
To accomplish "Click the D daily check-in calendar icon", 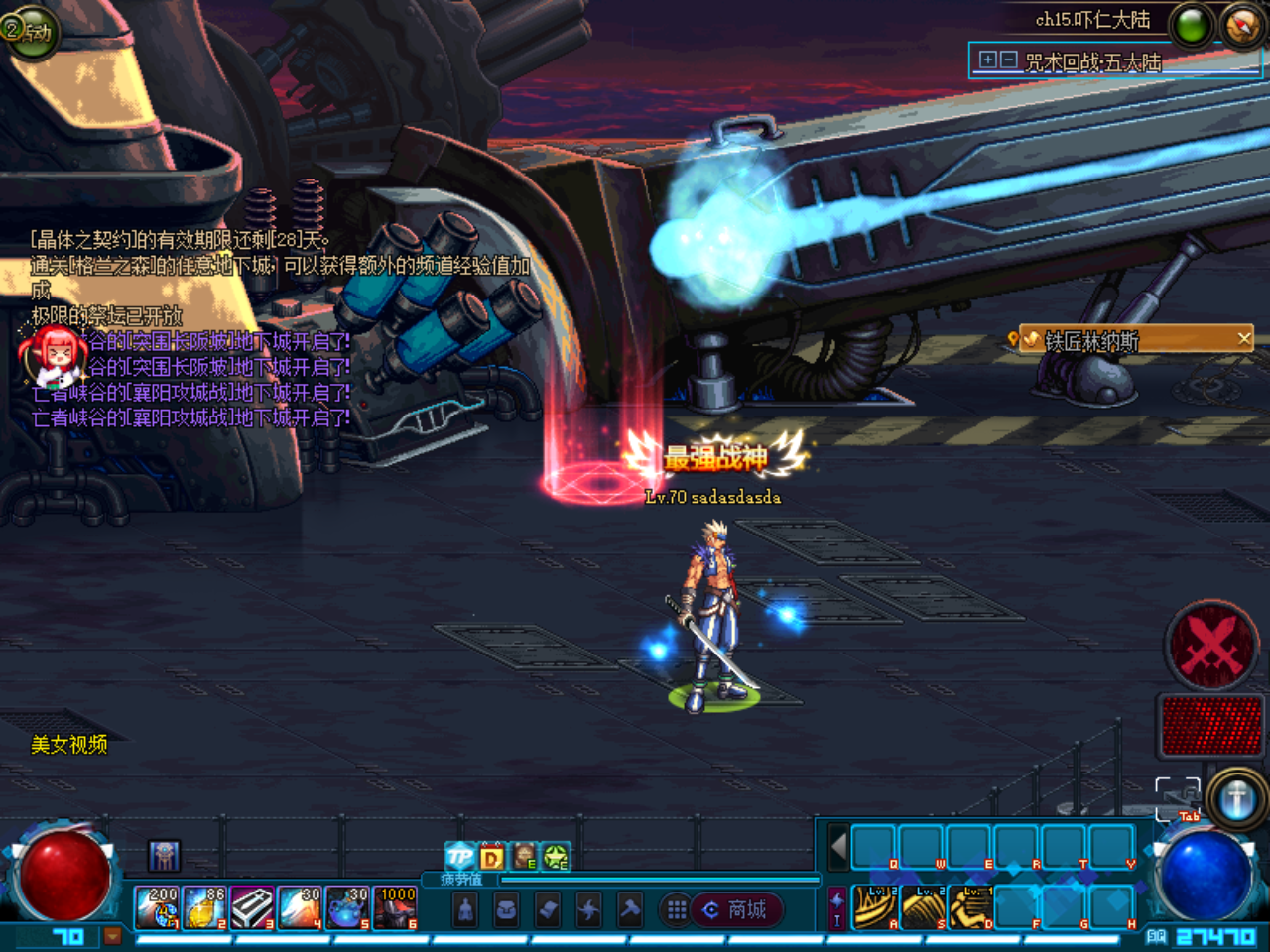I will (x=492, y=857).
